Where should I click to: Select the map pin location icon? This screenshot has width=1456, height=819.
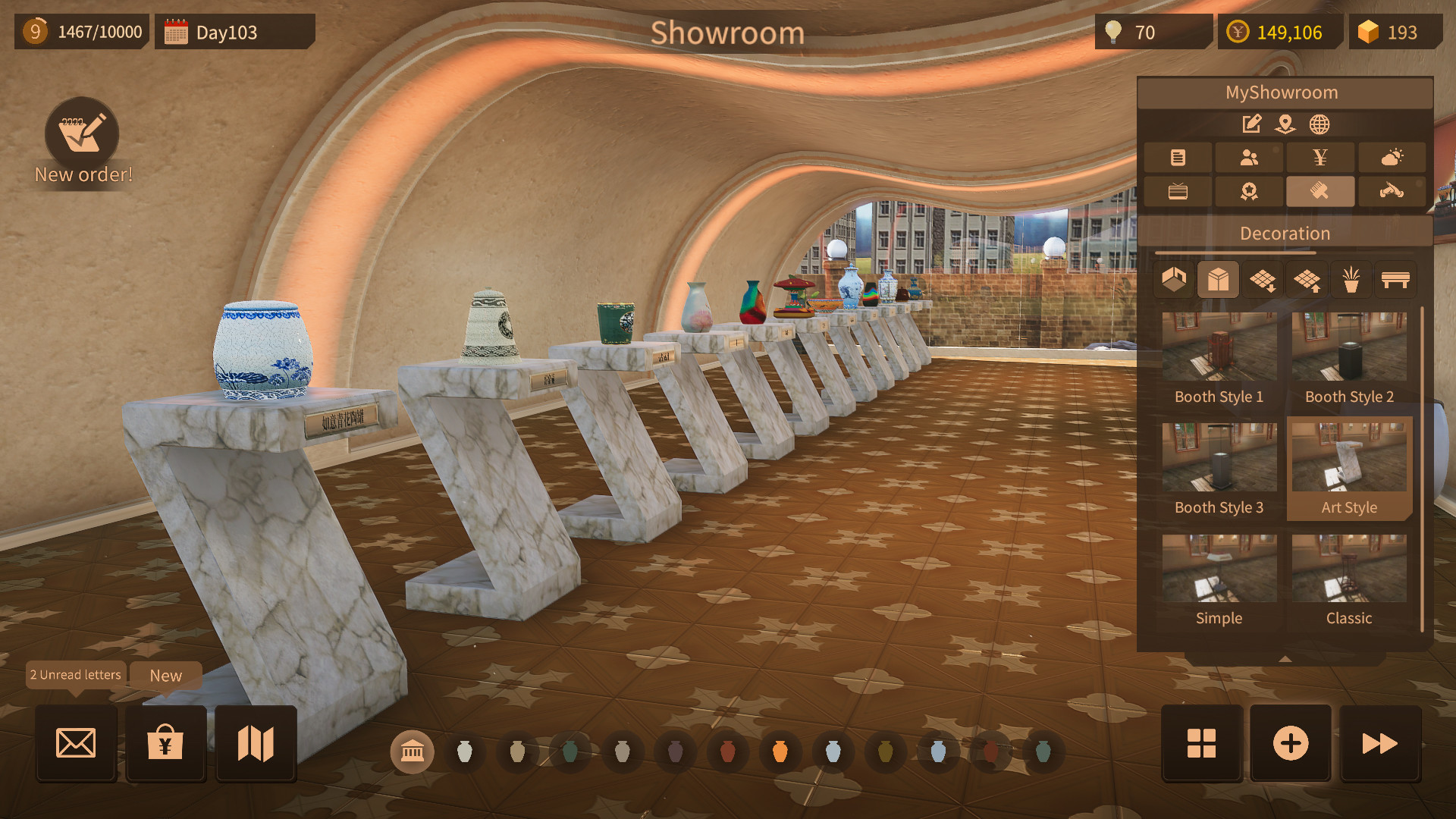point(1285,124)
